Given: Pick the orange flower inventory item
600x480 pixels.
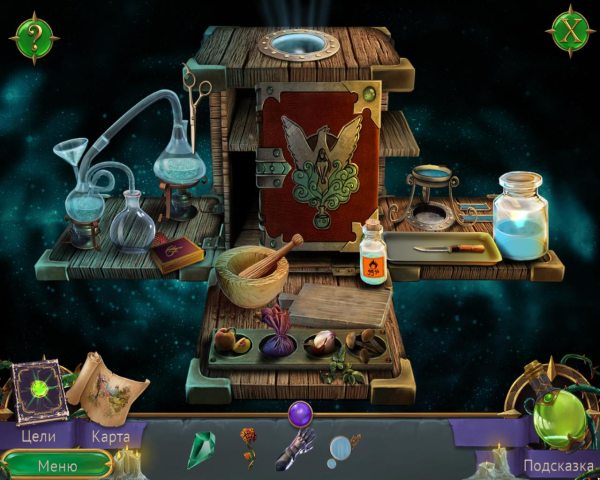Looking at the screenshot, I should (248, 447).
